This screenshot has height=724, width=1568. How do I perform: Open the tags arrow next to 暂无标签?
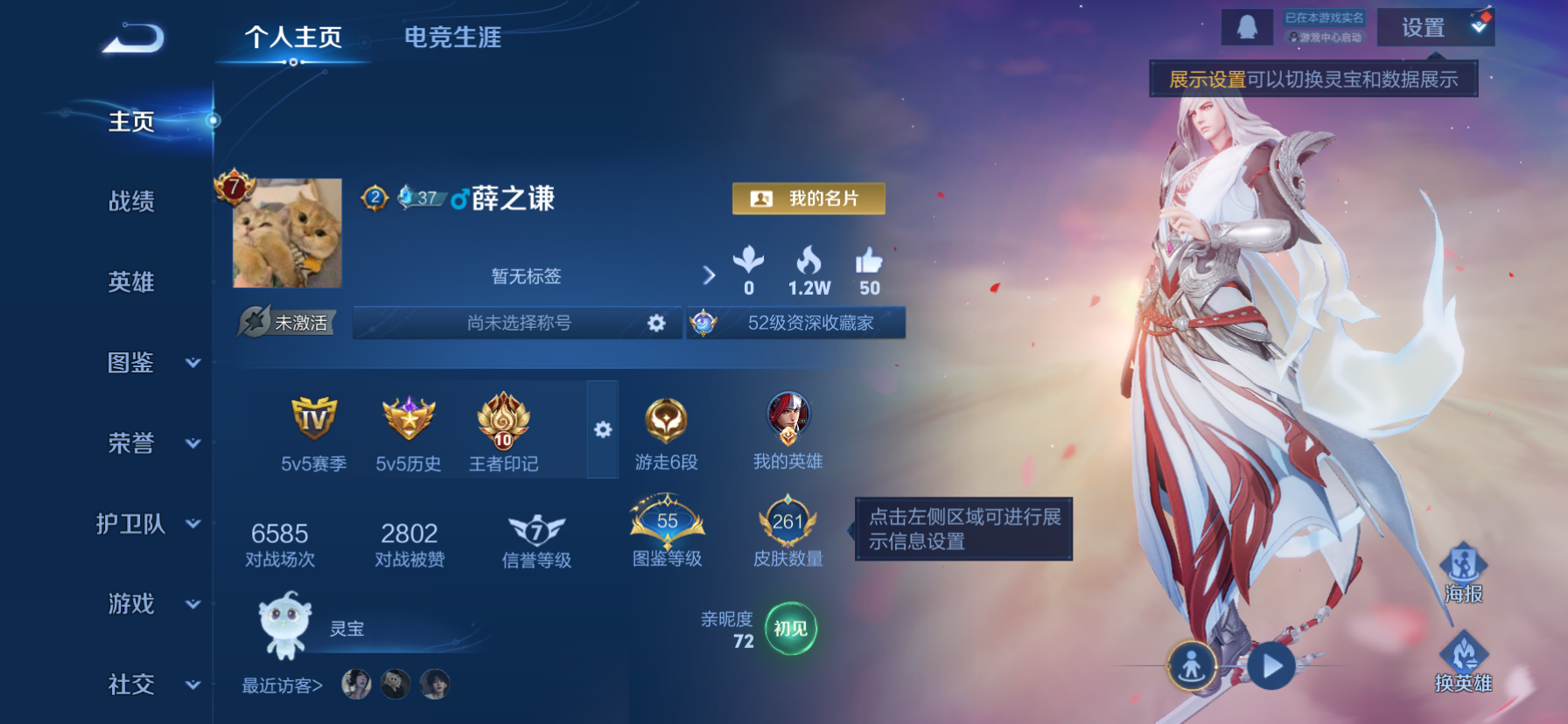point(709,275)
